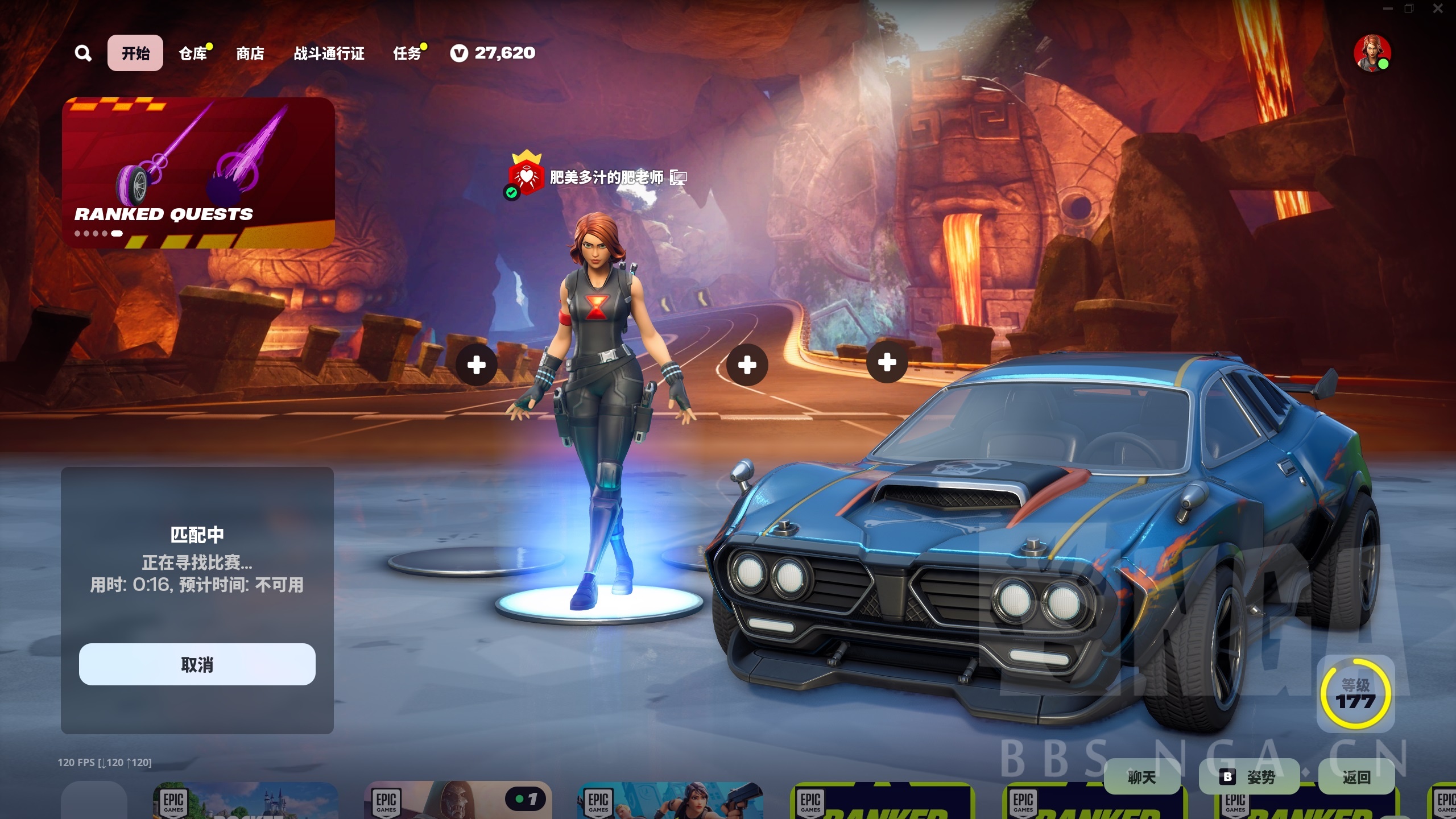Show the 任务 quests tab

[407, 53]
